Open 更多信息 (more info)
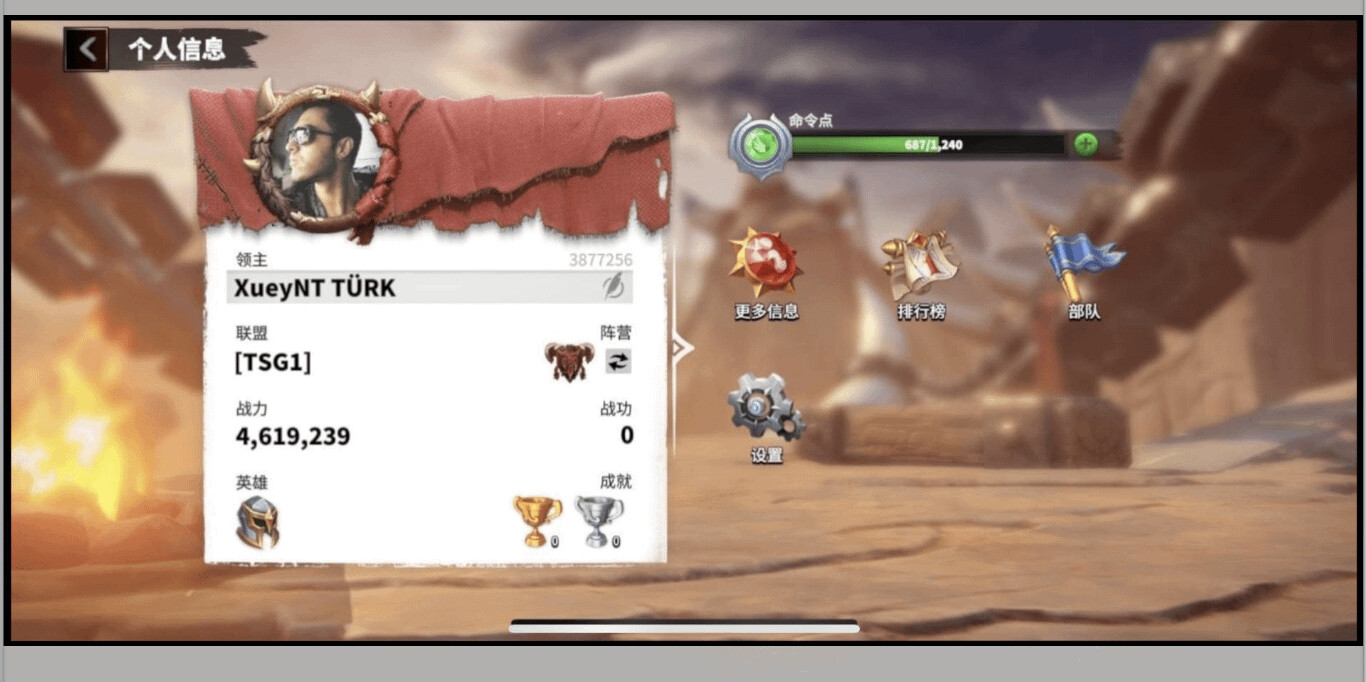This screenshot has height=682, width=1366. tap(766, 273)
